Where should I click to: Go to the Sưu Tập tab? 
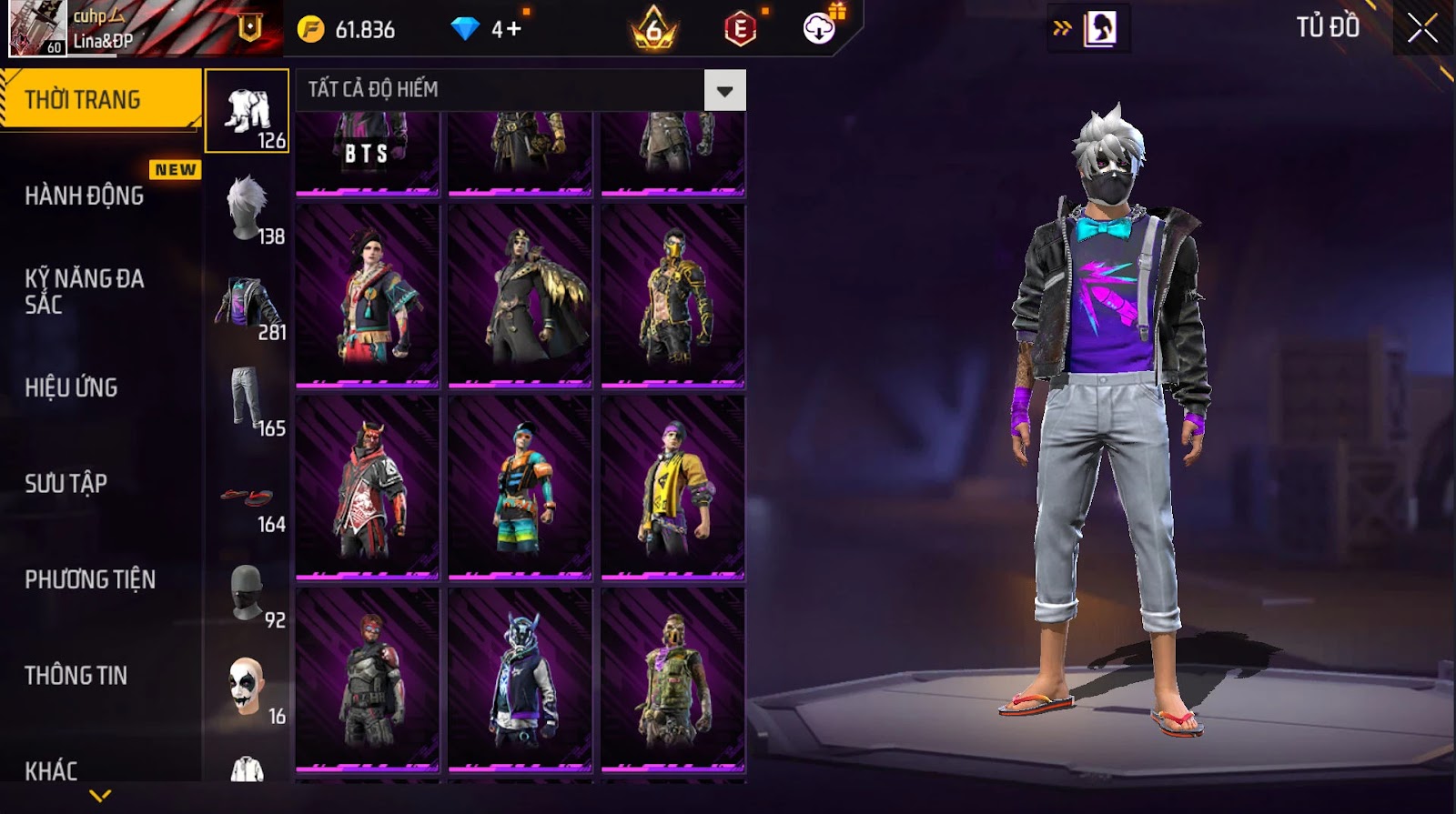66,483
